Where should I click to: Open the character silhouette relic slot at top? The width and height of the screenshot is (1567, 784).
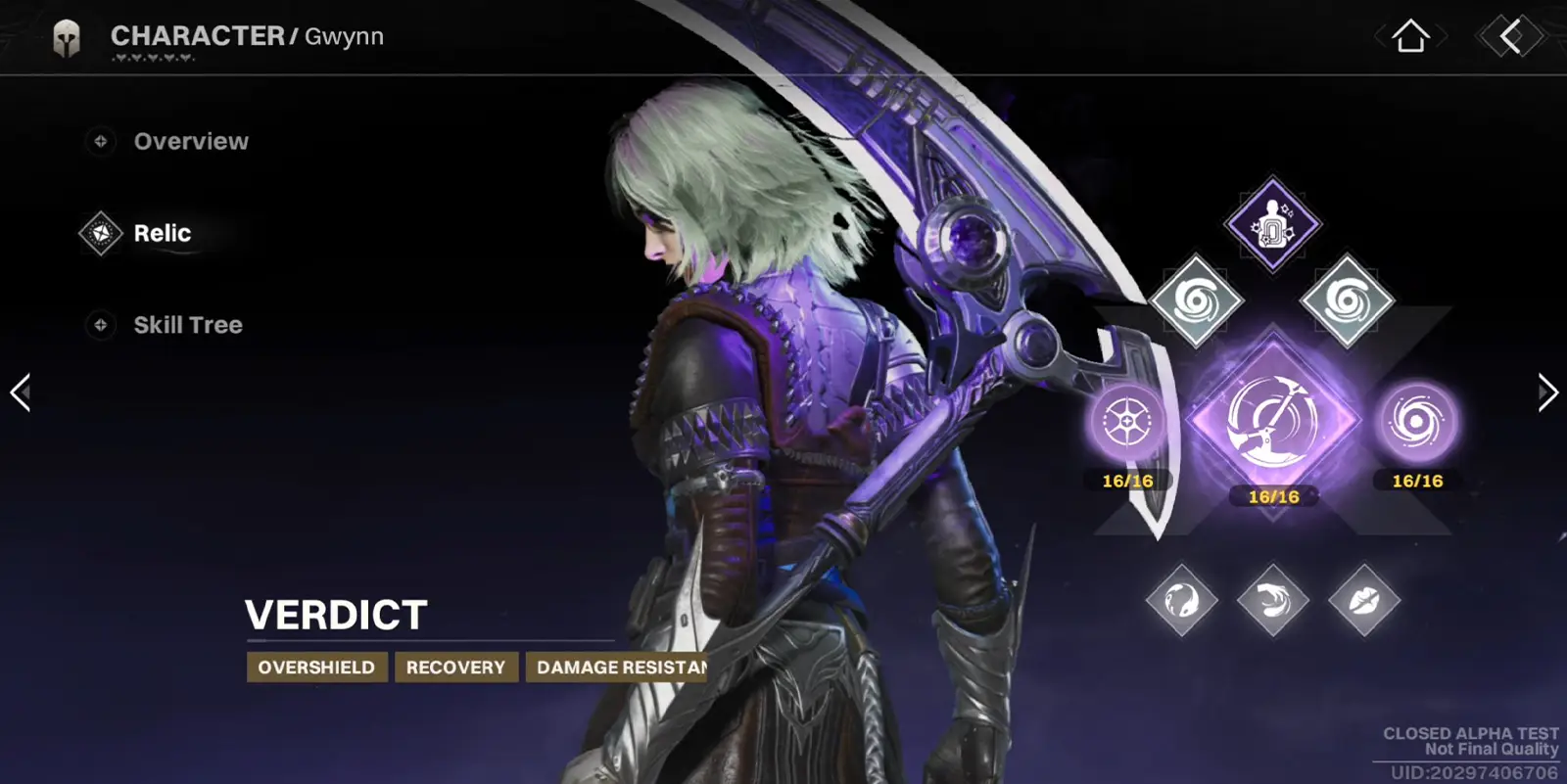[1270, 227]
